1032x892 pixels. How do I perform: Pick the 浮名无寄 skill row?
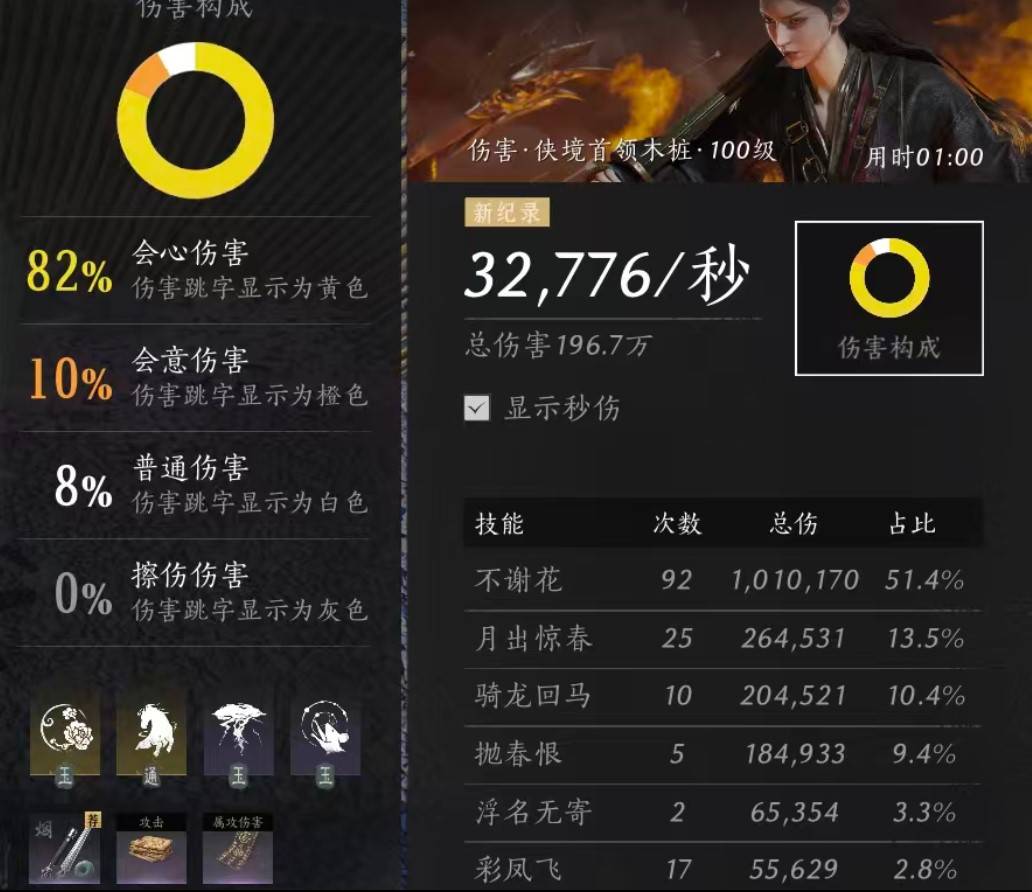[722, 811]
